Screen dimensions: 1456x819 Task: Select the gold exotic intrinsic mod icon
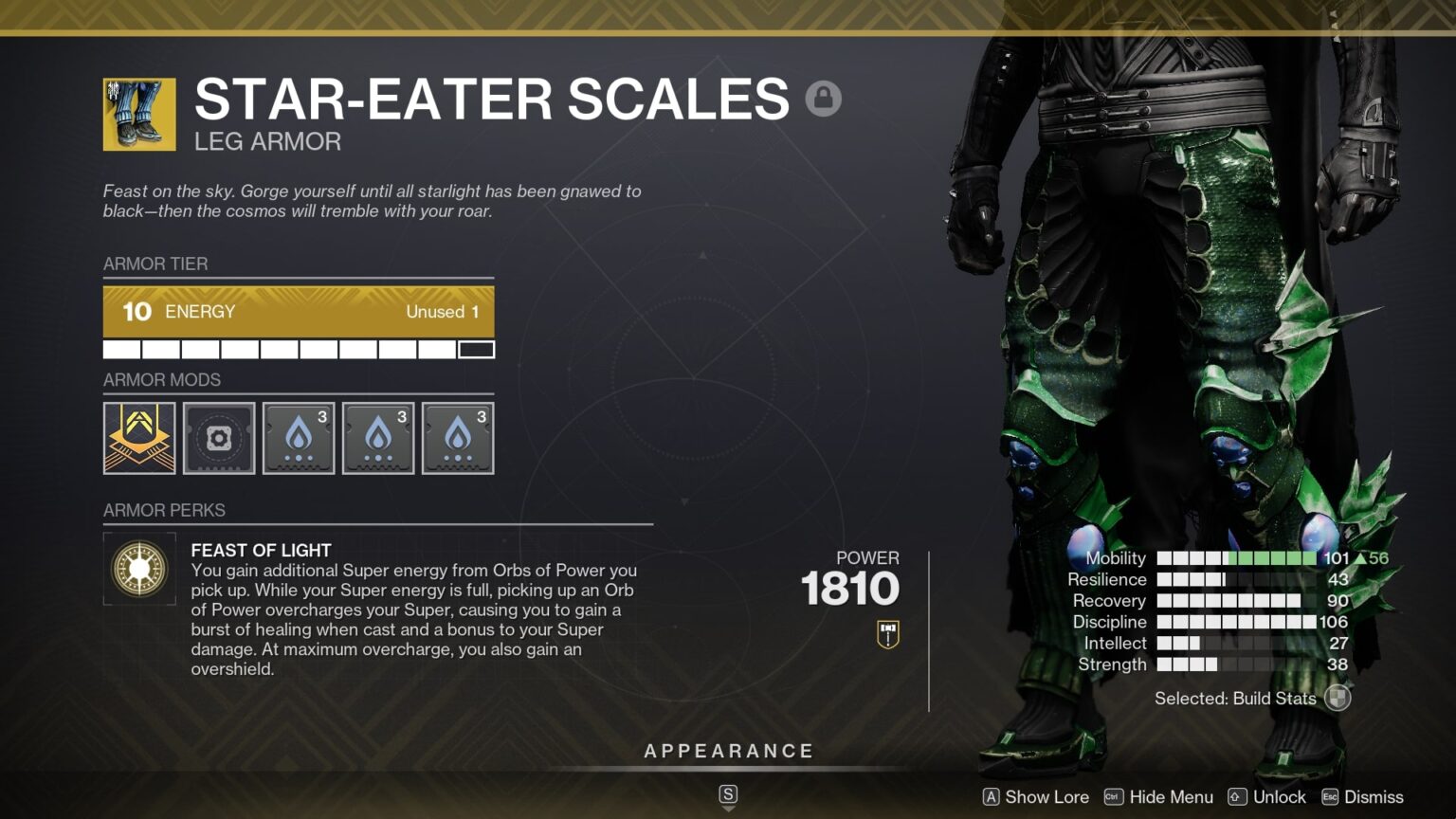click(139, 438)
